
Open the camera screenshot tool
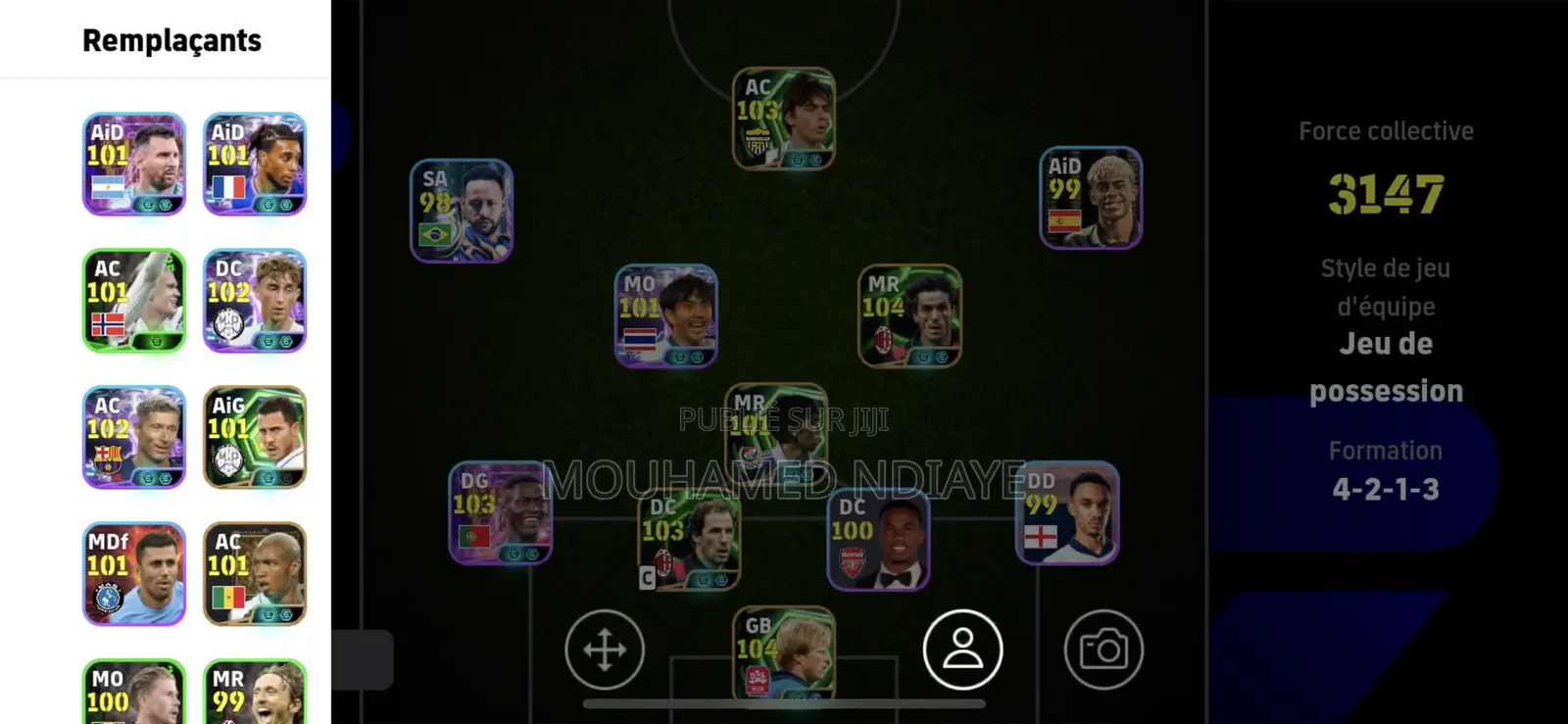(1105, 650)
